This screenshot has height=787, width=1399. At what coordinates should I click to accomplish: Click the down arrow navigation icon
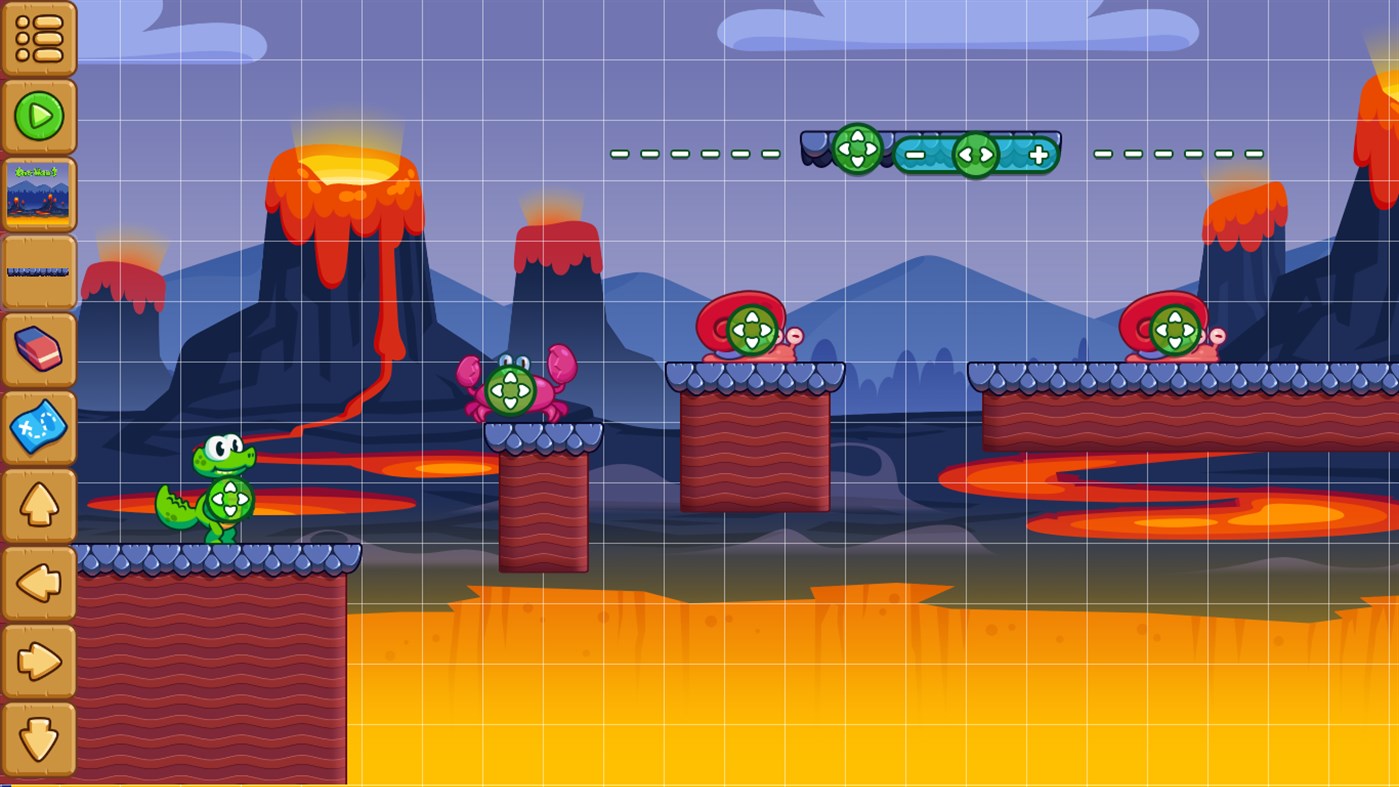39,737
